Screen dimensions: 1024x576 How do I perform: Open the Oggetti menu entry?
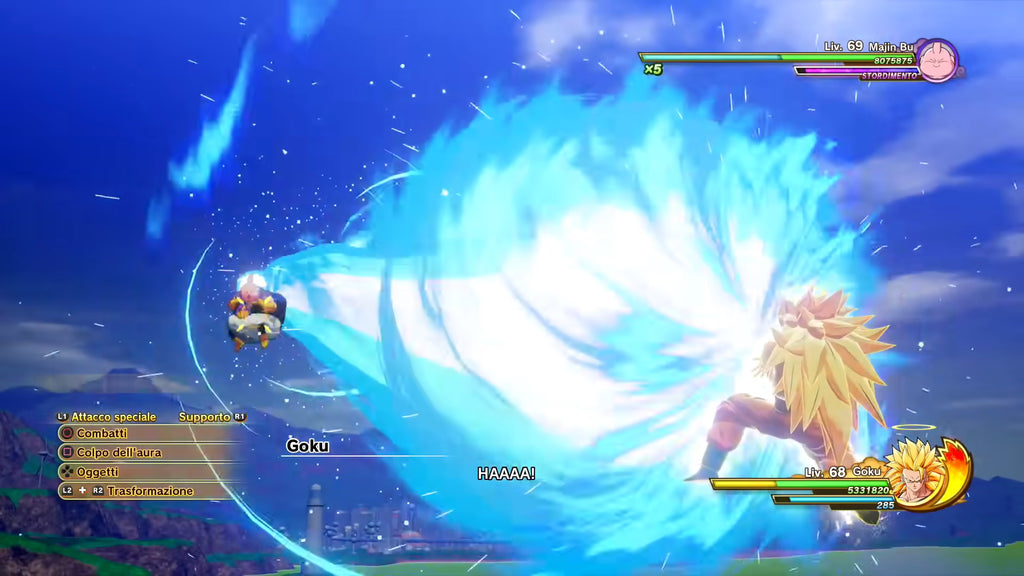pyautogui.click(x=98, y=472)
